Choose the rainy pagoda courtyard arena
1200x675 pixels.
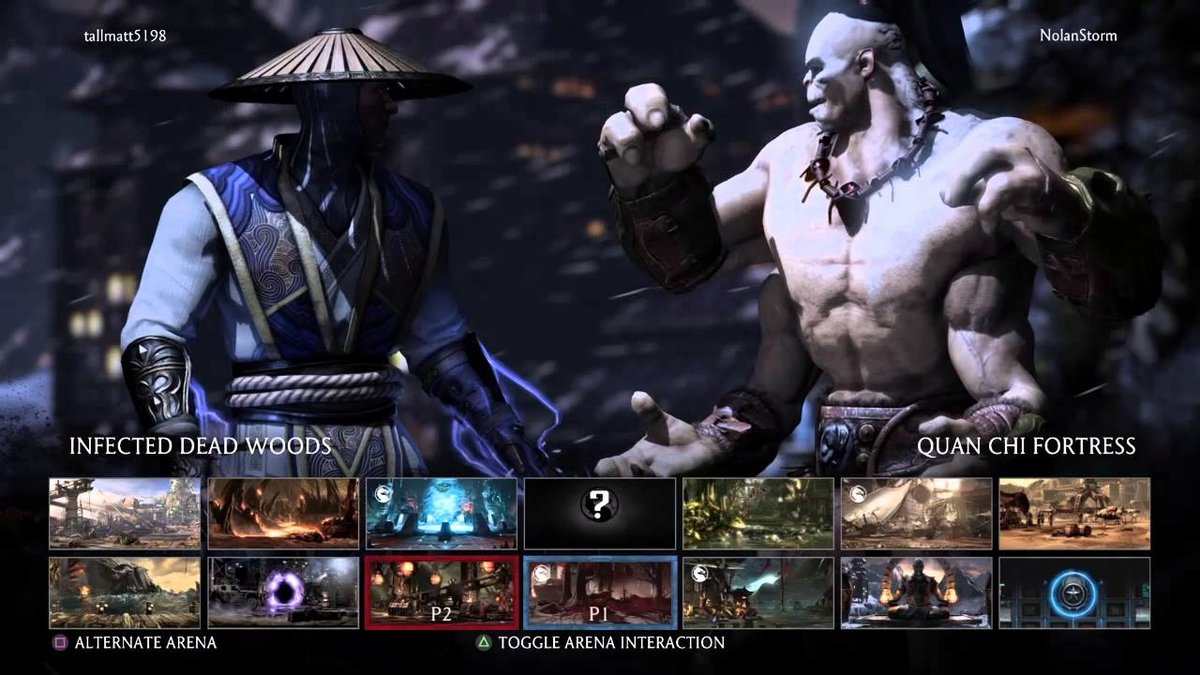tap(758, 592)
